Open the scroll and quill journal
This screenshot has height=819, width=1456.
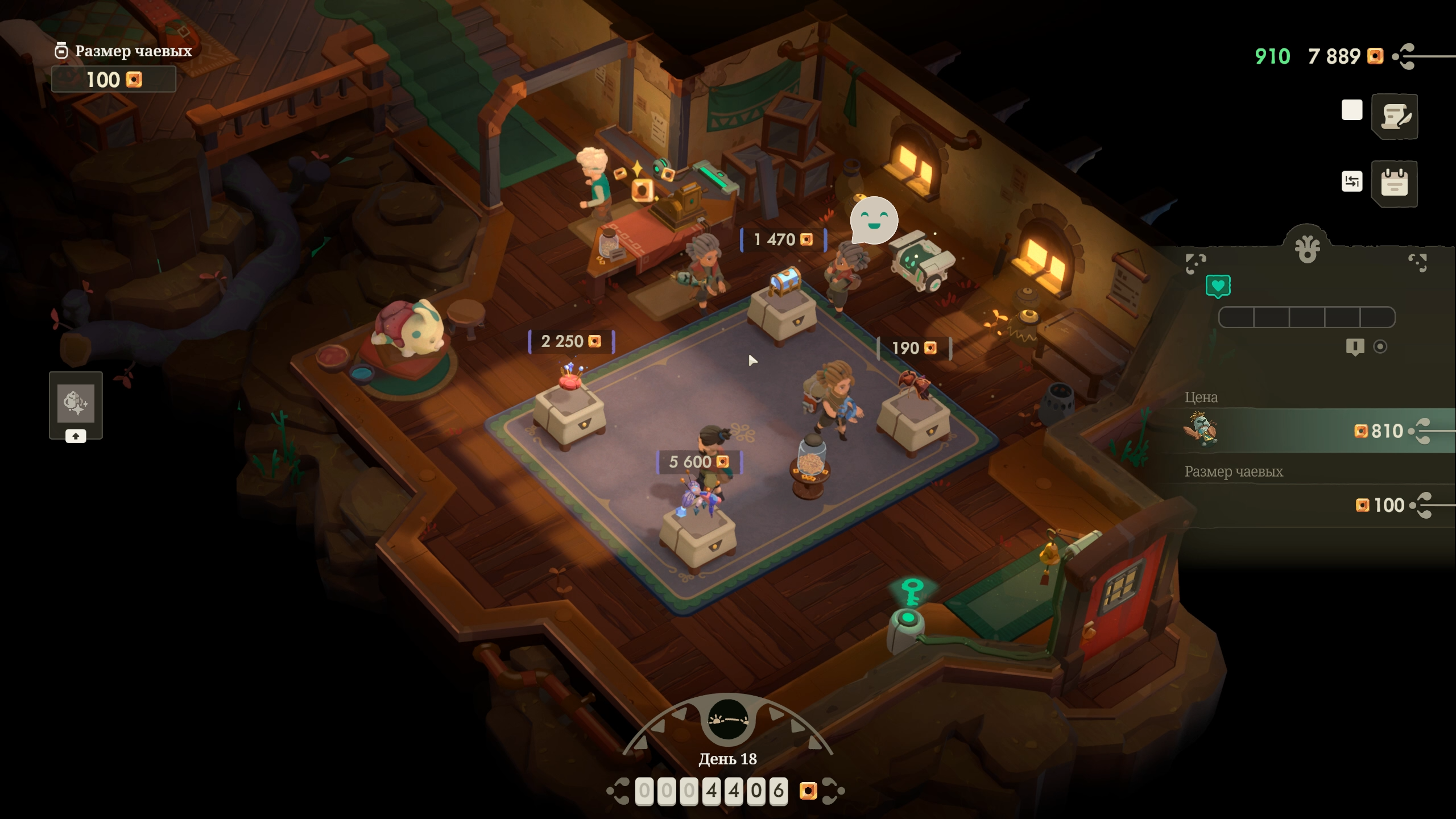point(1395,117)
